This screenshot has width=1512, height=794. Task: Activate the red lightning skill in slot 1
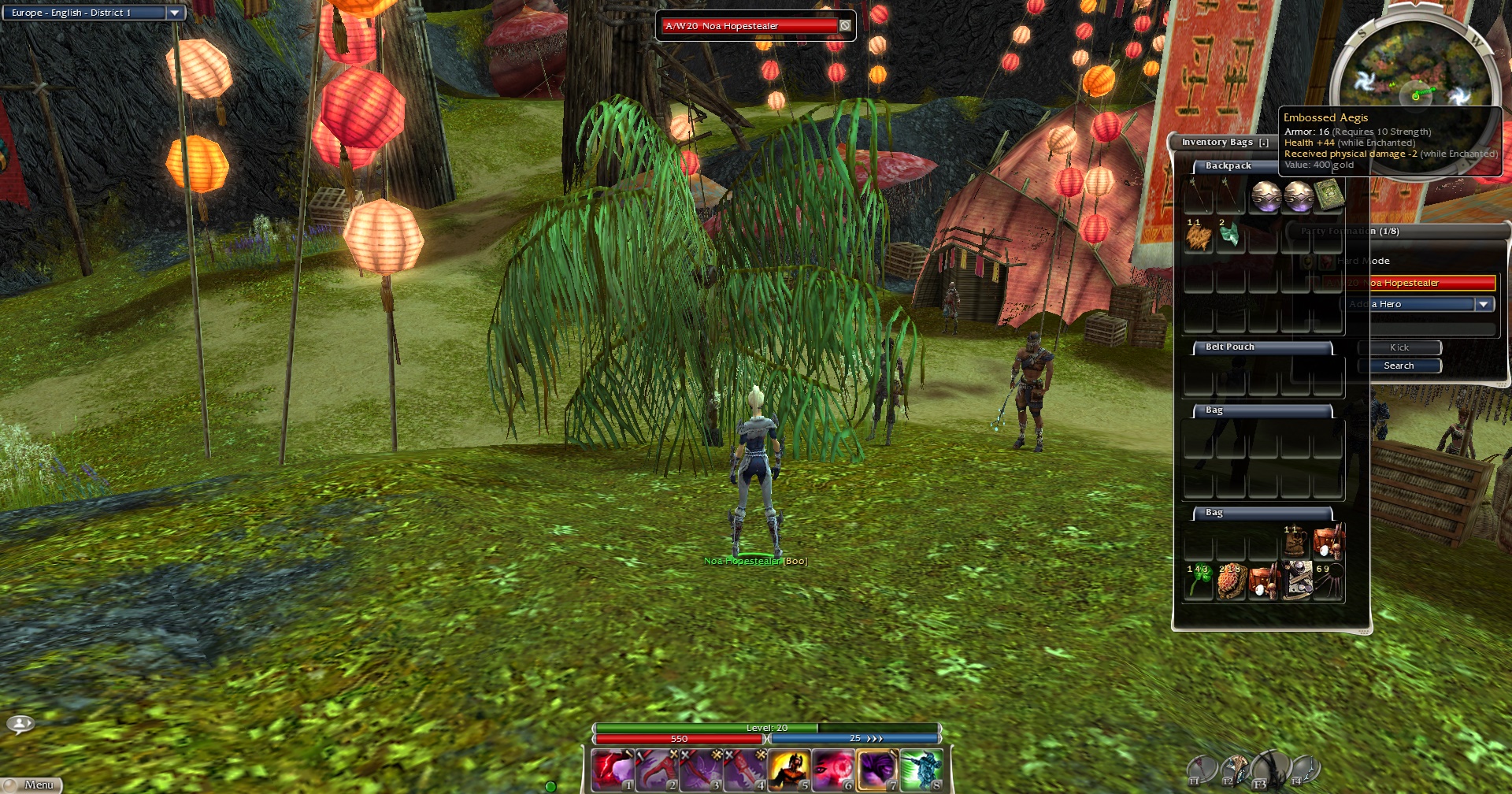(x=613, y=770)
